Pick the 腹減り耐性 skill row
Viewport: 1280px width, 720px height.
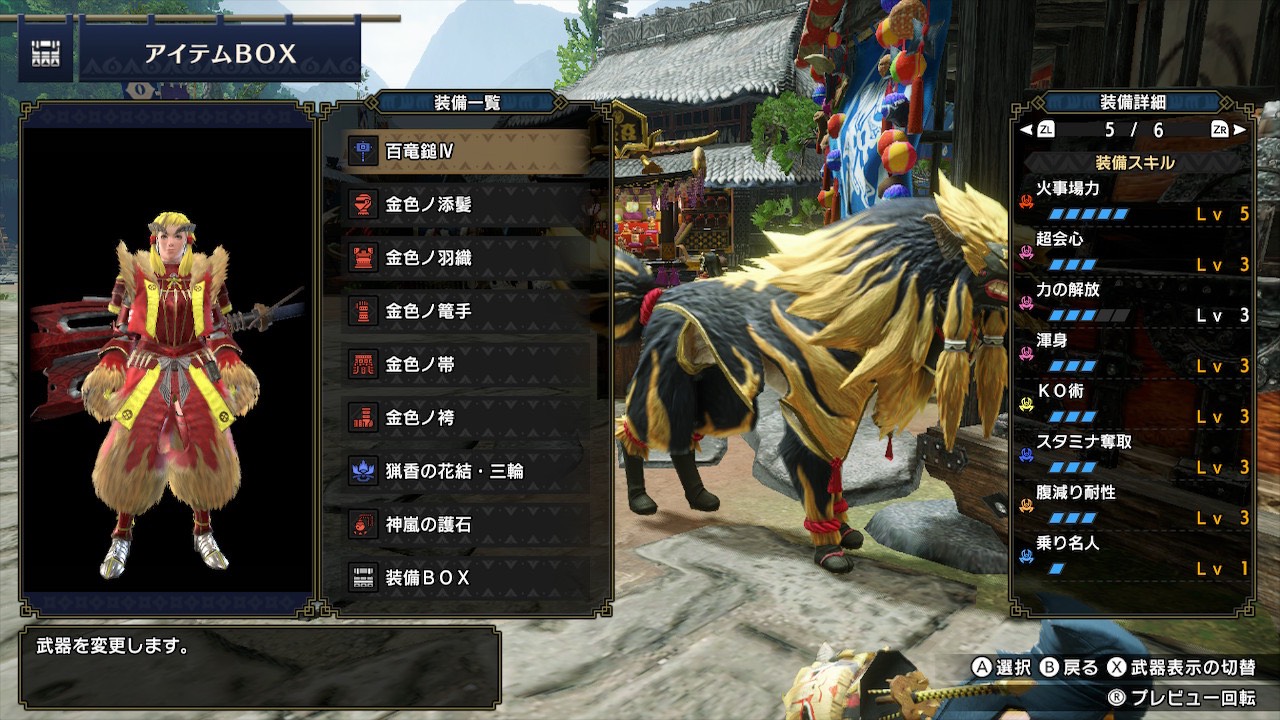click(1134, 506)
